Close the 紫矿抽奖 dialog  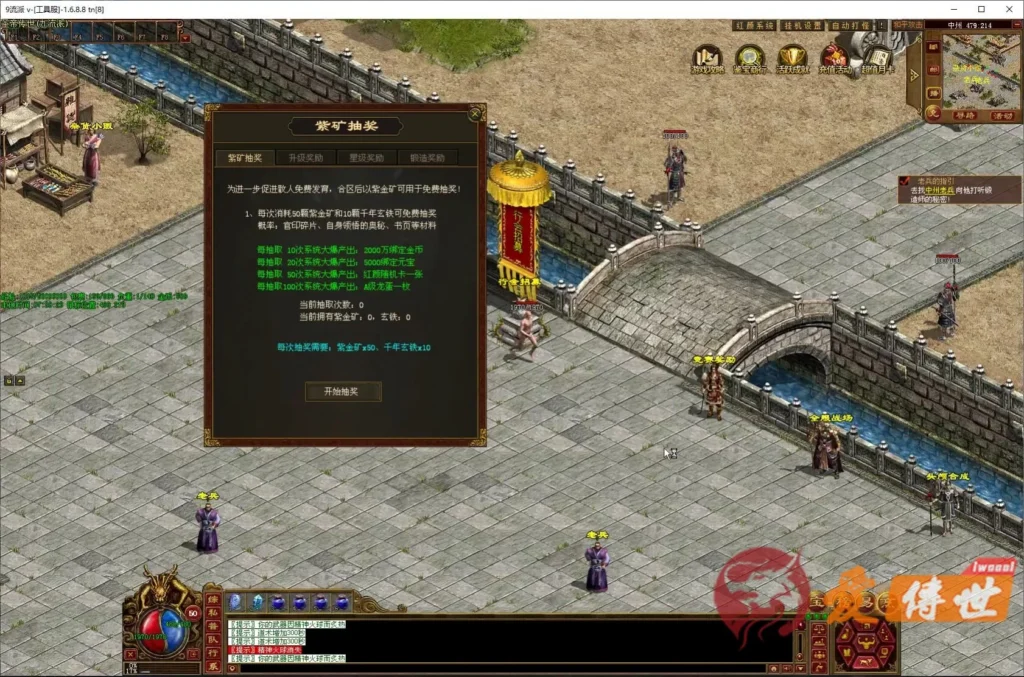coord(476,113)
